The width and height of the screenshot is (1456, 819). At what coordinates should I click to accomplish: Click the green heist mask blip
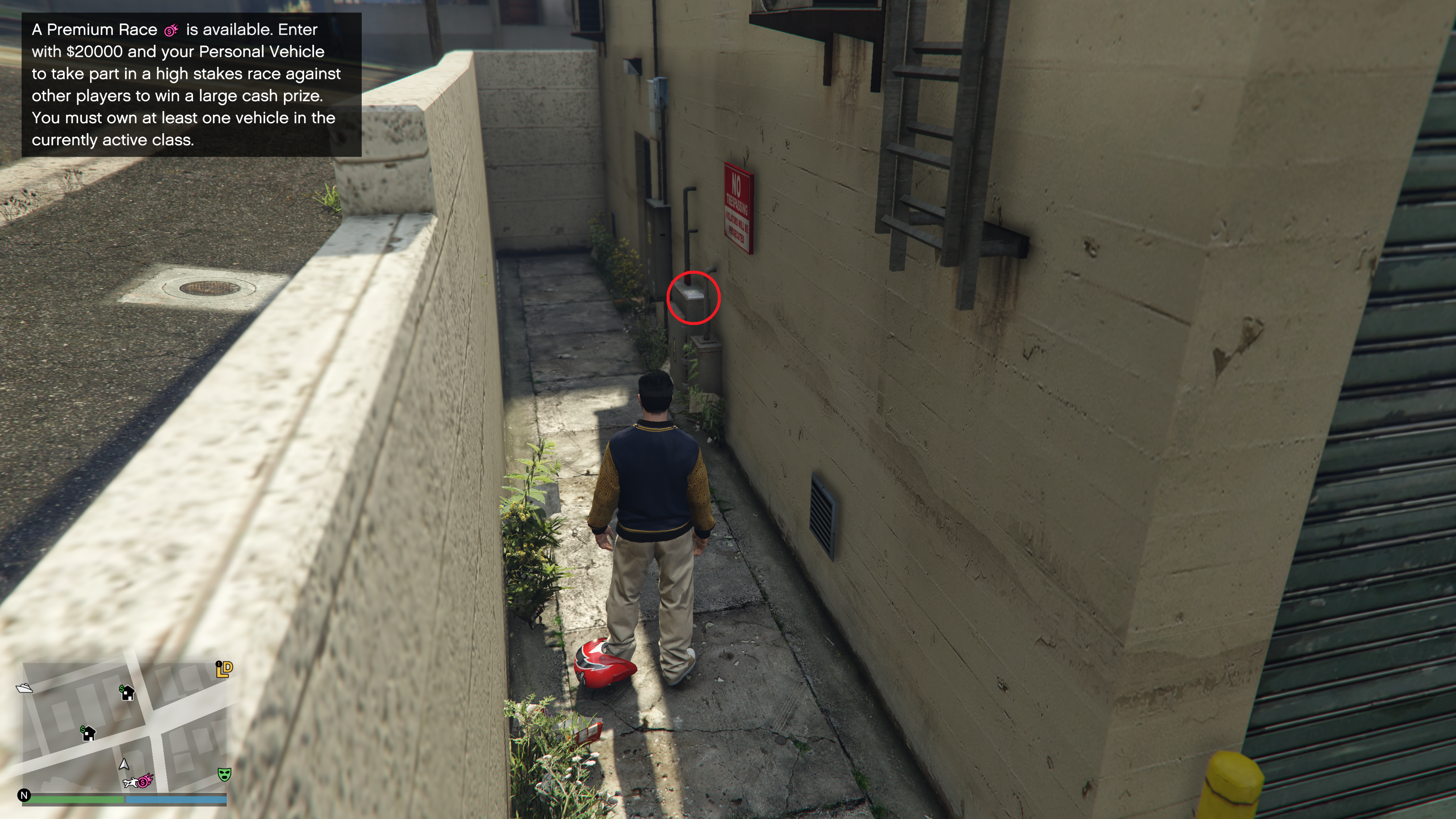pyautogui.click(x=224, y=774)
